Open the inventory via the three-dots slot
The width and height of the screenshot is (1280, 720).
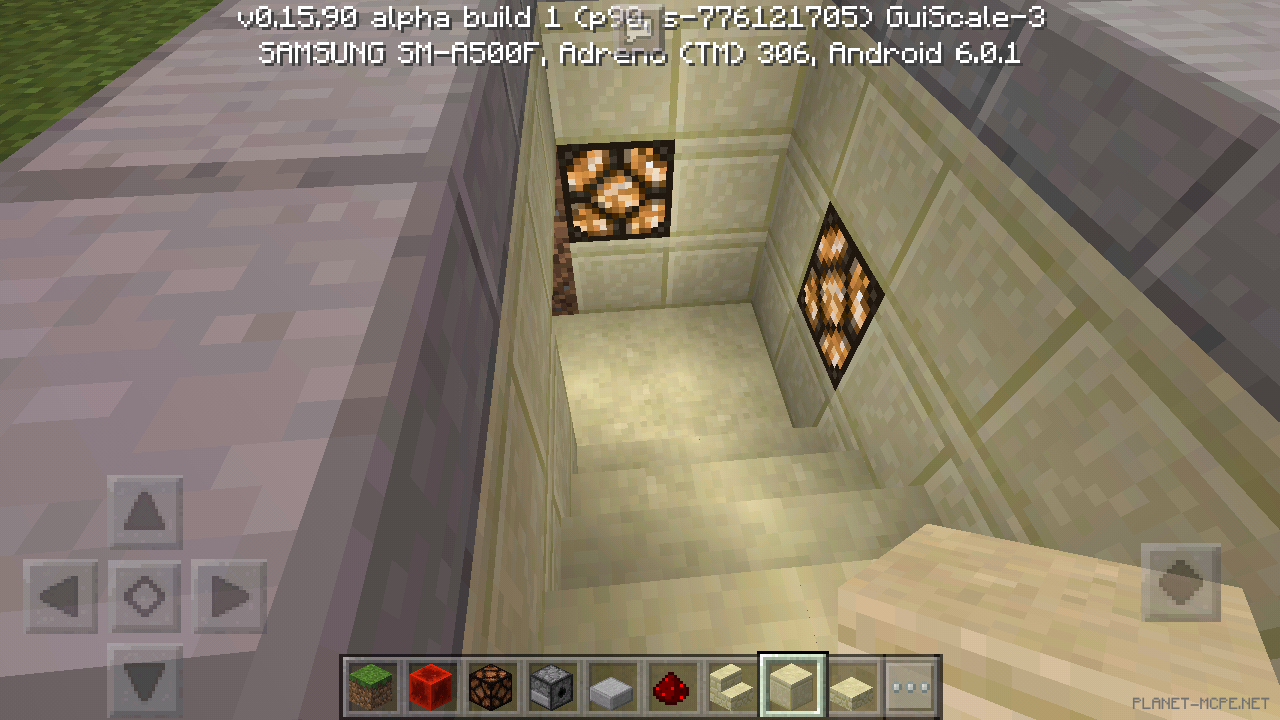910,686
